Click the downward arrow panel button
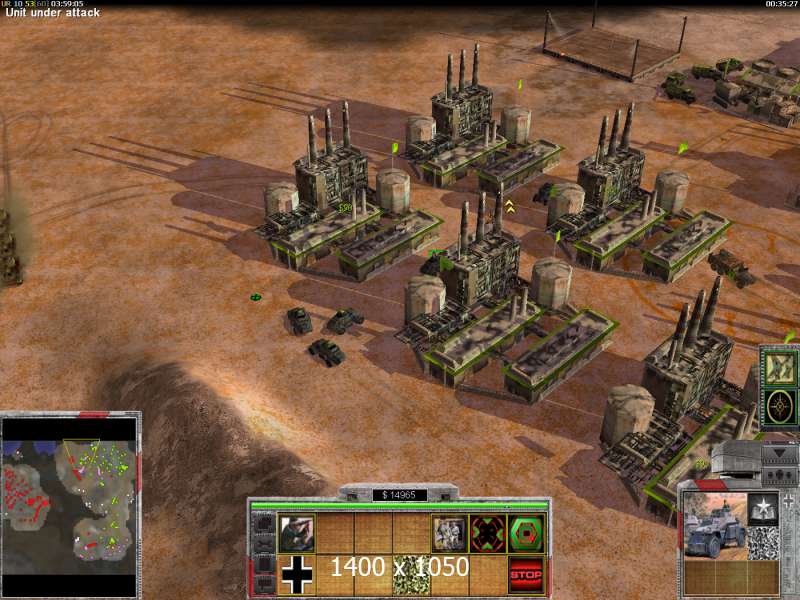Viewport: 800px width, 600px height. tap(778, 454)
